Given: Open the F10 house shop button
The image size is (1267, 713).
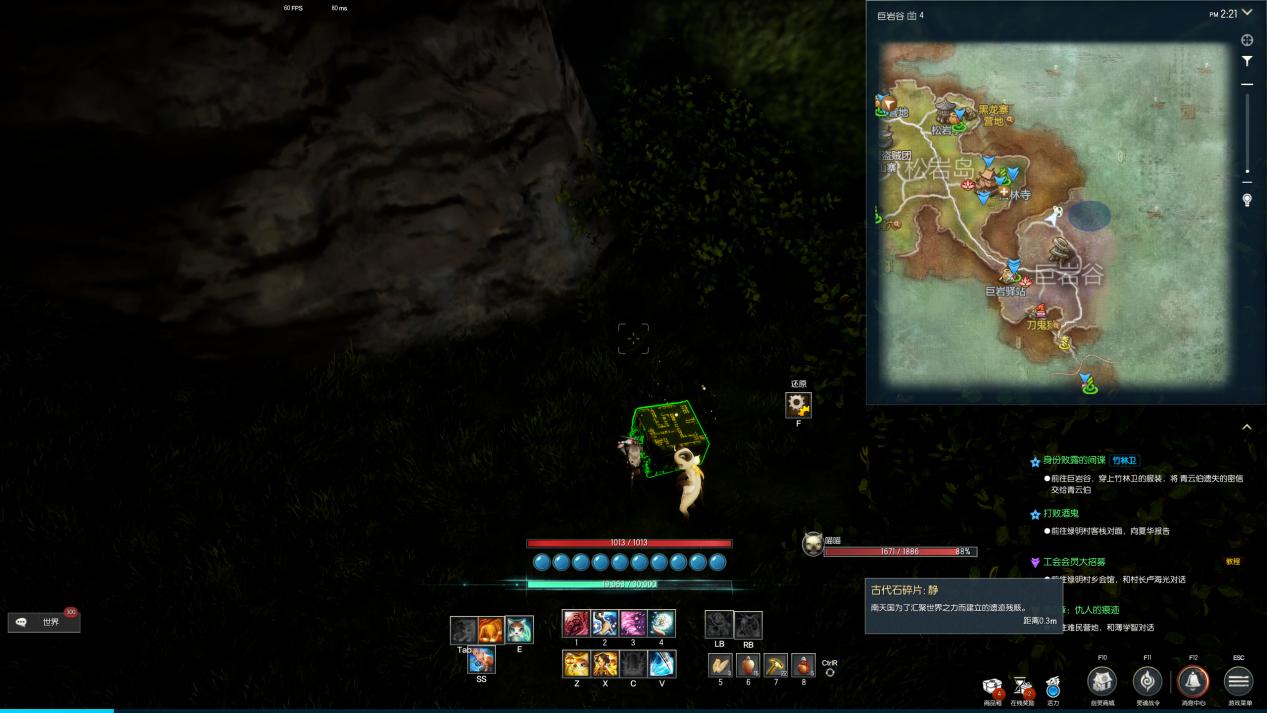Looking at the screenshot, I should pyautogui.click(x=1102, y=682).
